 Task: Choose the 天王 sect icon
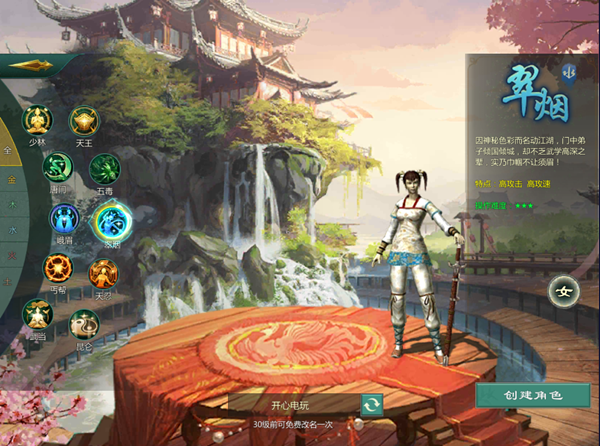coord(84,121)
